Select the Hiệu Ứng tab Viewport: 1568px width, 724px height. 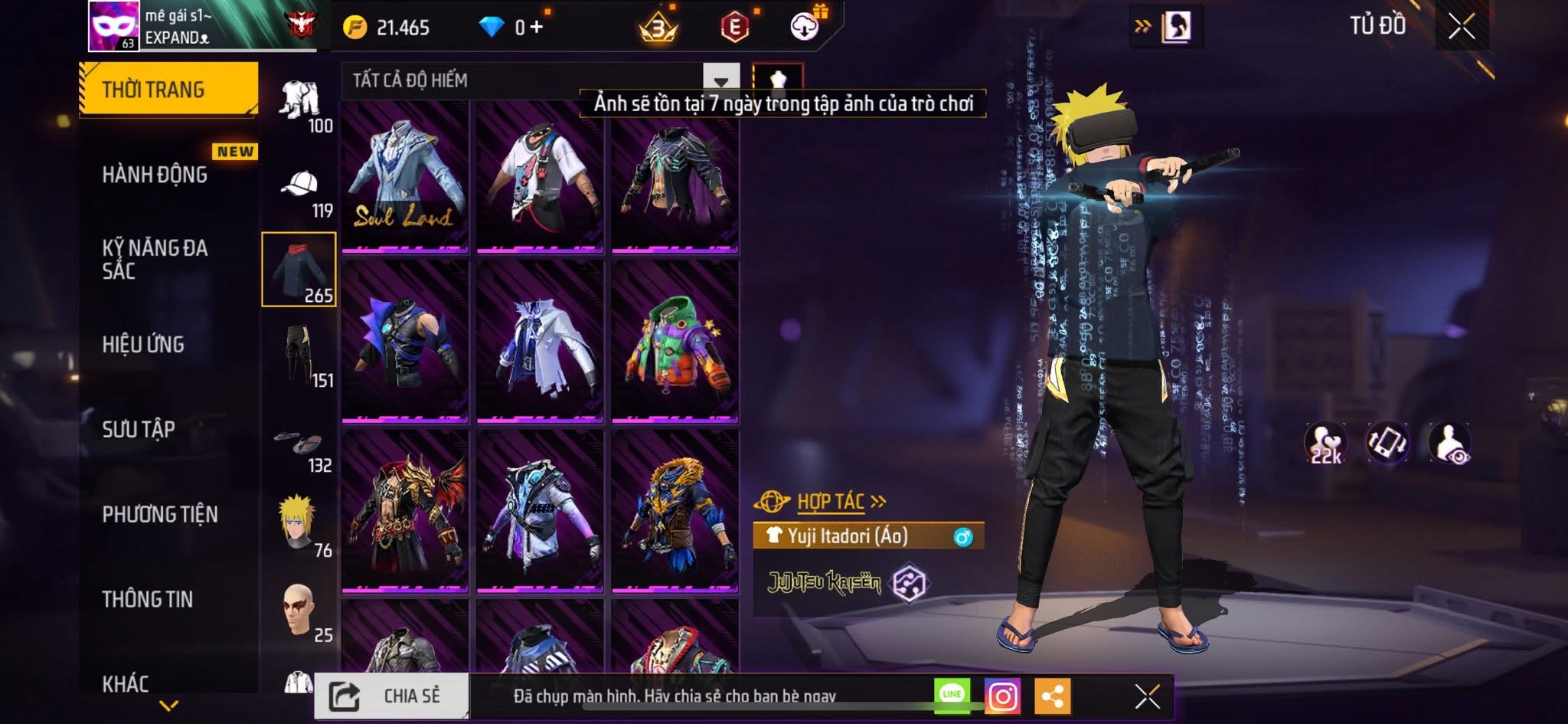(143, 345)
